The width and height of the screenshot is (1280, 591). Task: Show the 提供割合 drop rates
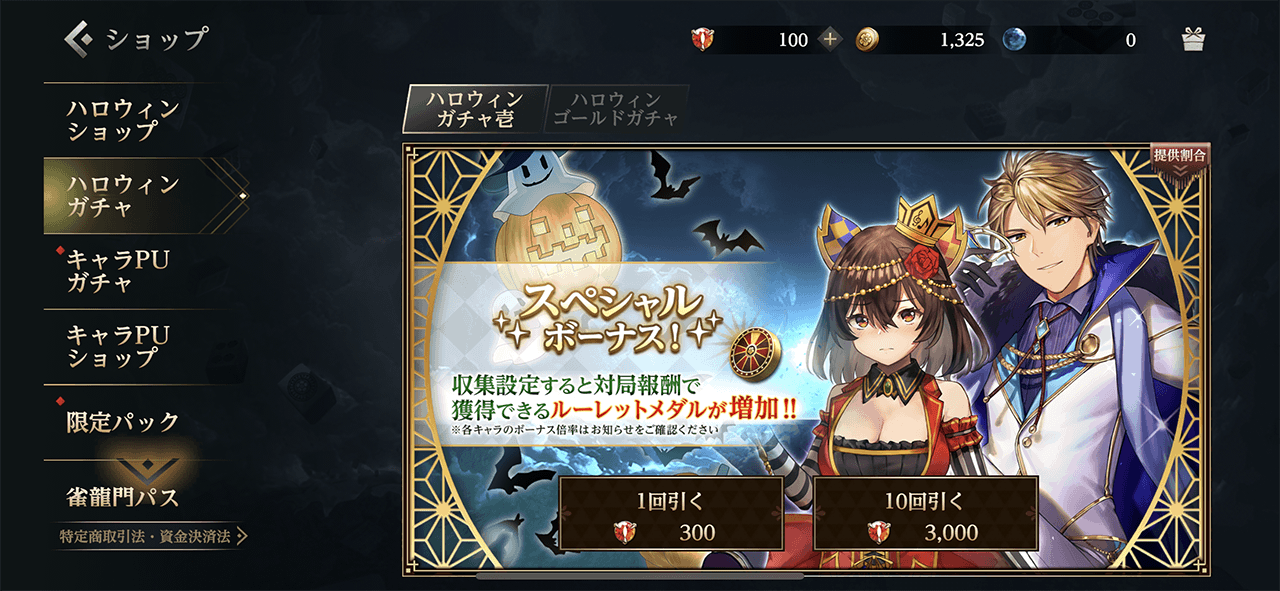click(x=1180, y=158)
